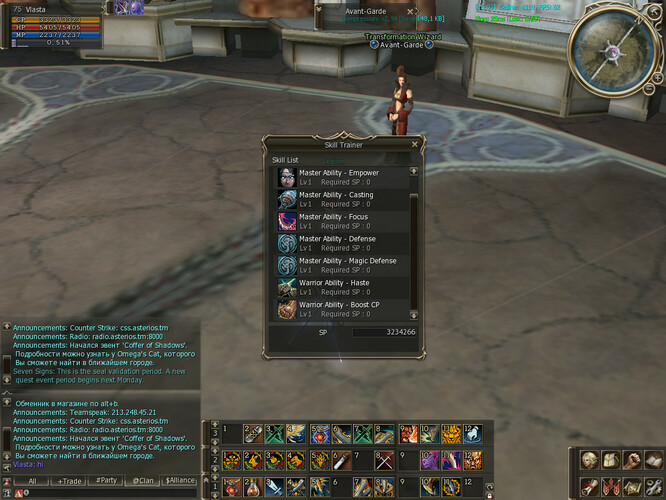Viewport: 666px width, 500px height.
Task: Open the system settings wrench icon
Action: point(653,486)
